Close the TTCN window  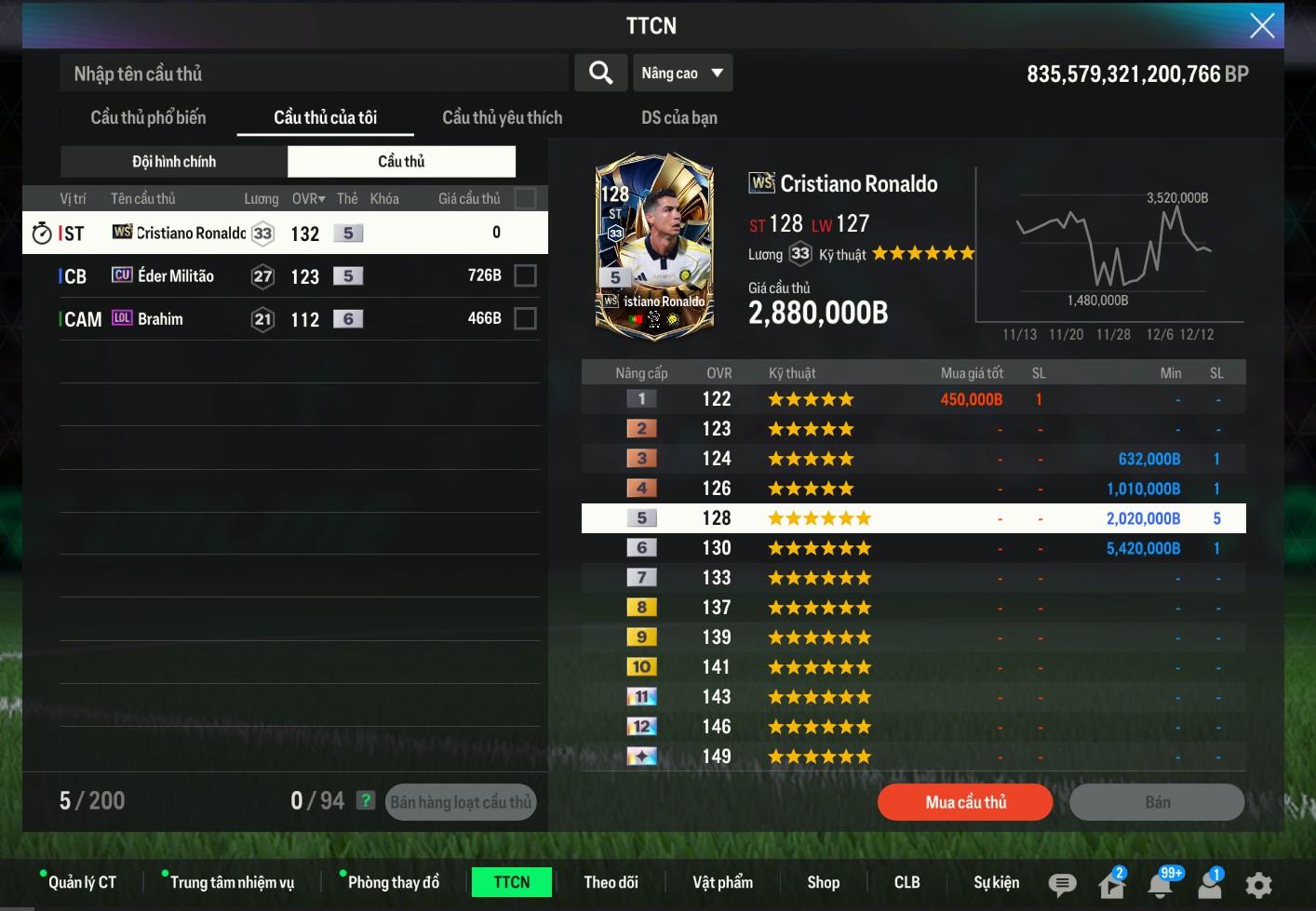point(1261,25)
